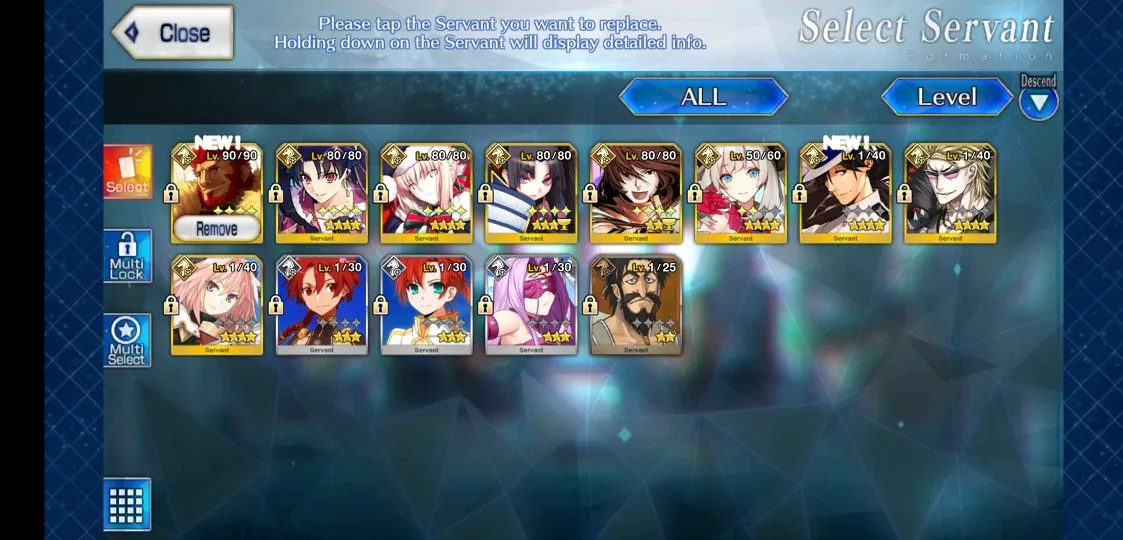Tap the red Select mode button
1123x540 pixels.
tap(127, 172)
